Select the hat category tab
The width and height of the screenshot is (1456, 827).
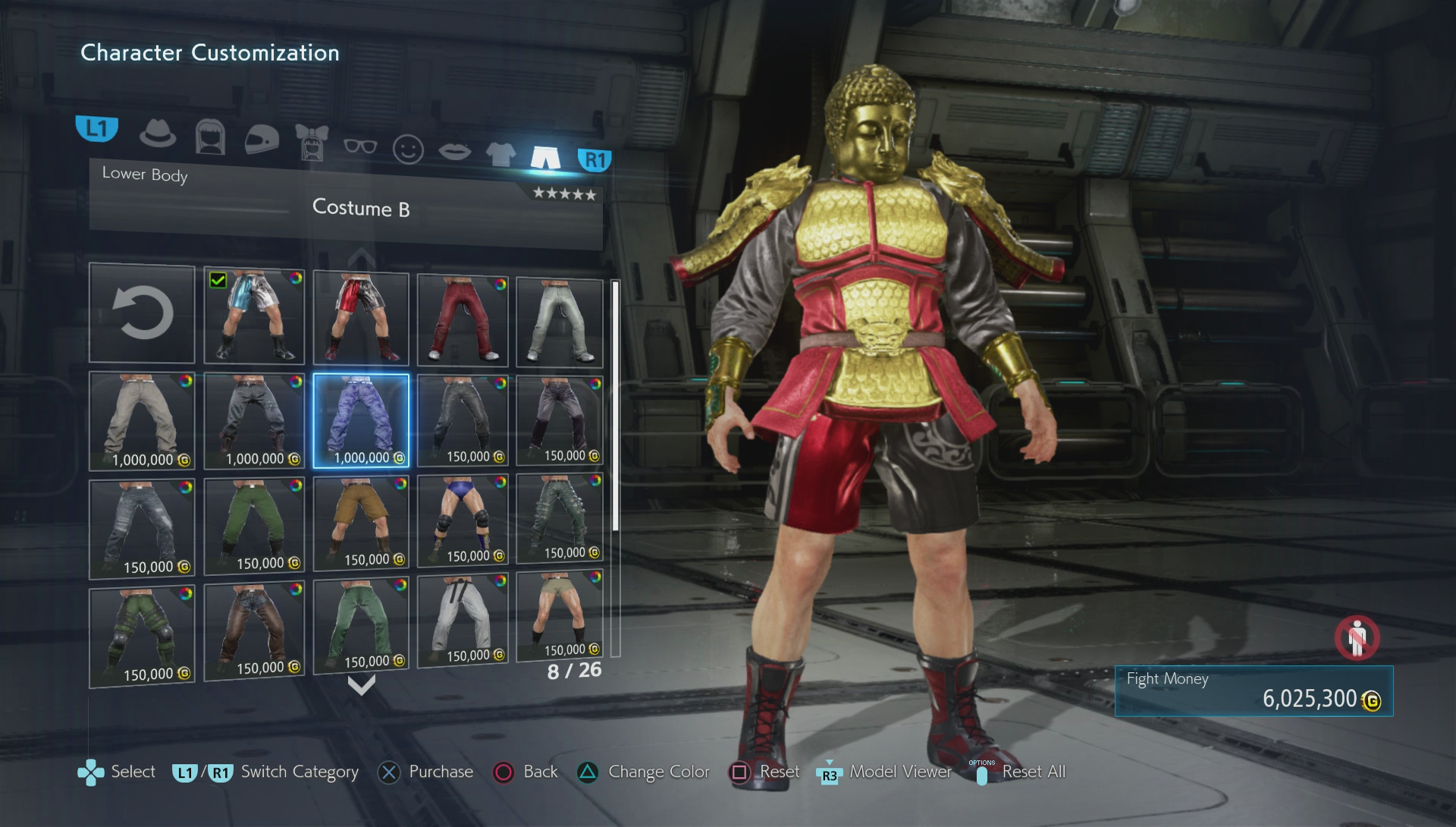158,134
